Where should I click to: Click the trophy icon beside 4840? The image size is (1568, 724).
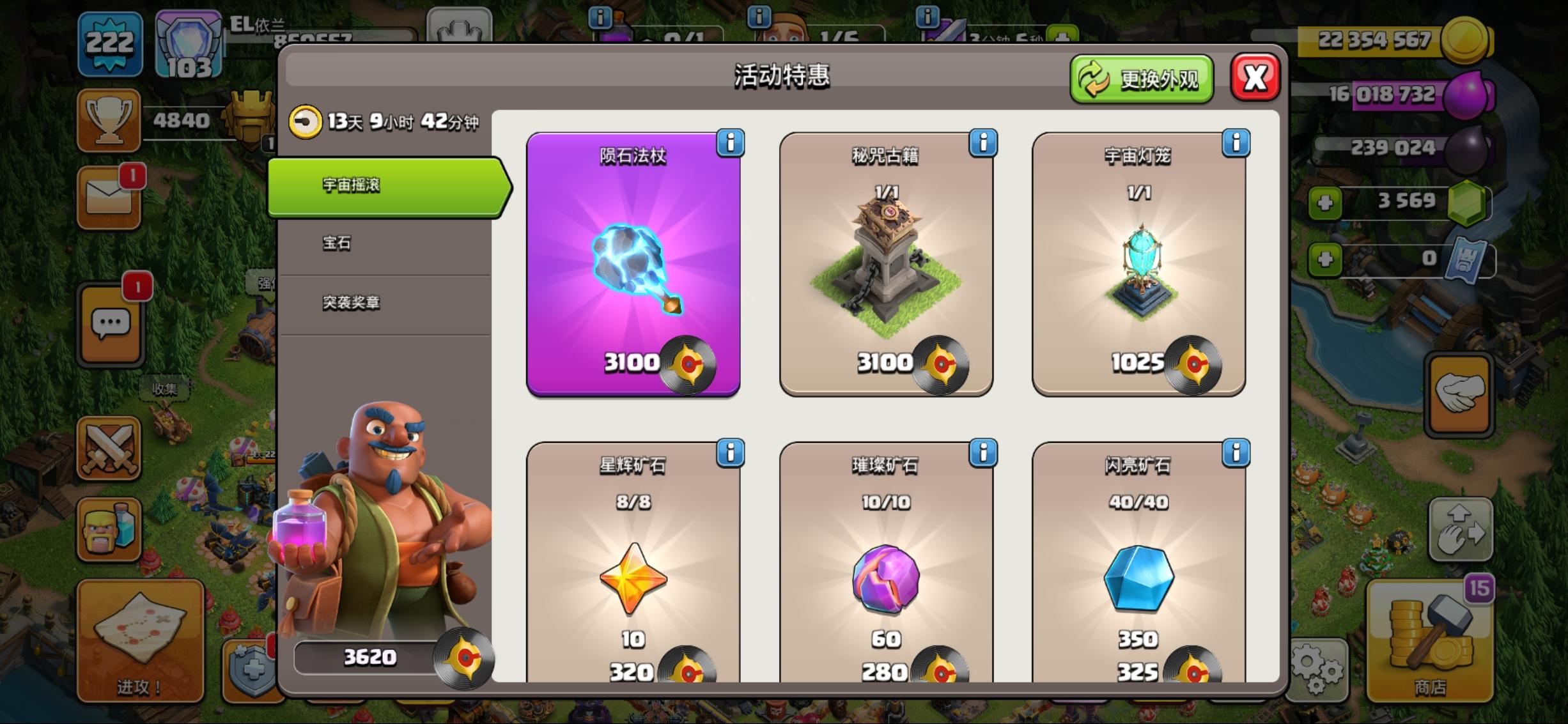coord(109,118)
